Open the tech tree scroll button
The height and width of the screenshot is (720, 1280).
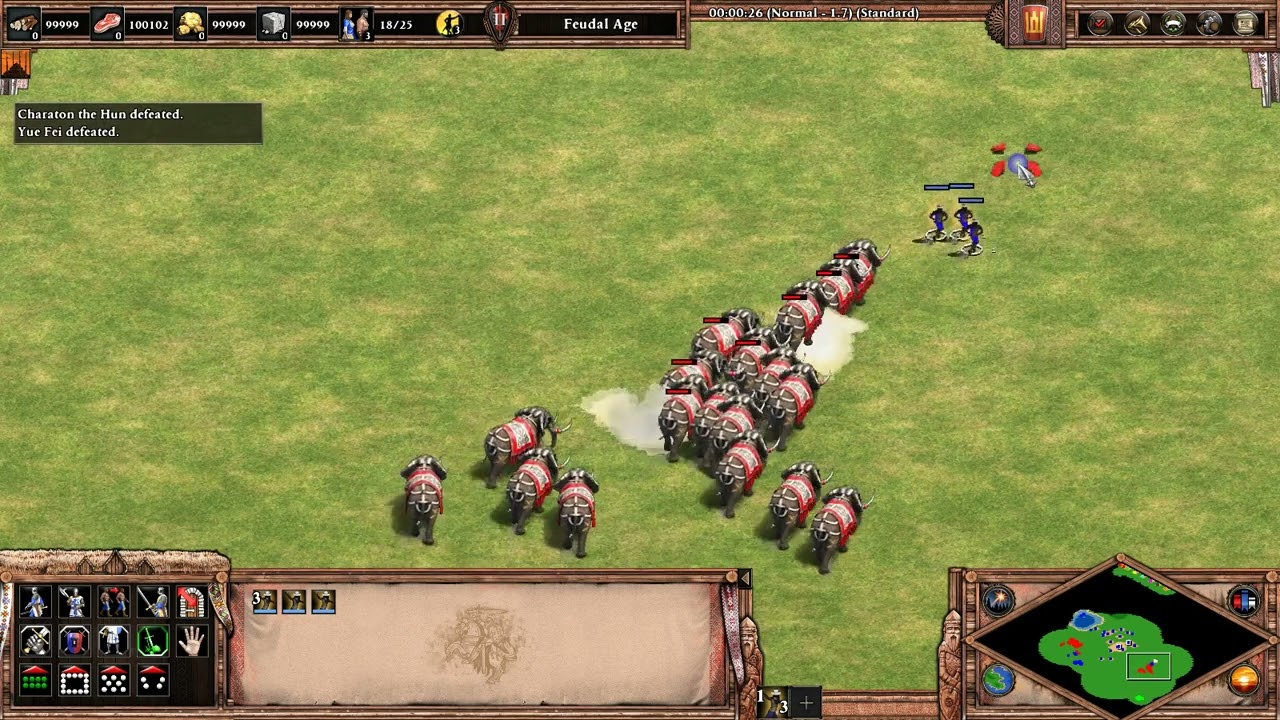(x=1245, y=23)
